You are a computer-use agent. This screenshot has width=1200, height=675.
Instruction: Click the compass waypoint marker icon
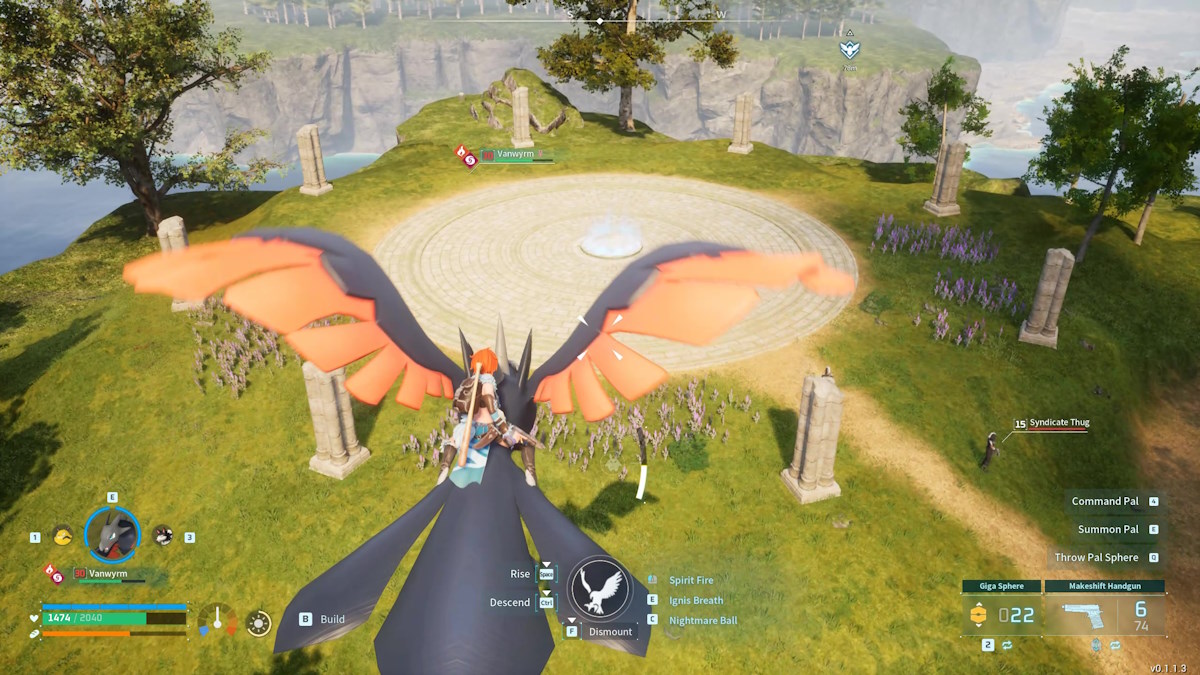848,48
